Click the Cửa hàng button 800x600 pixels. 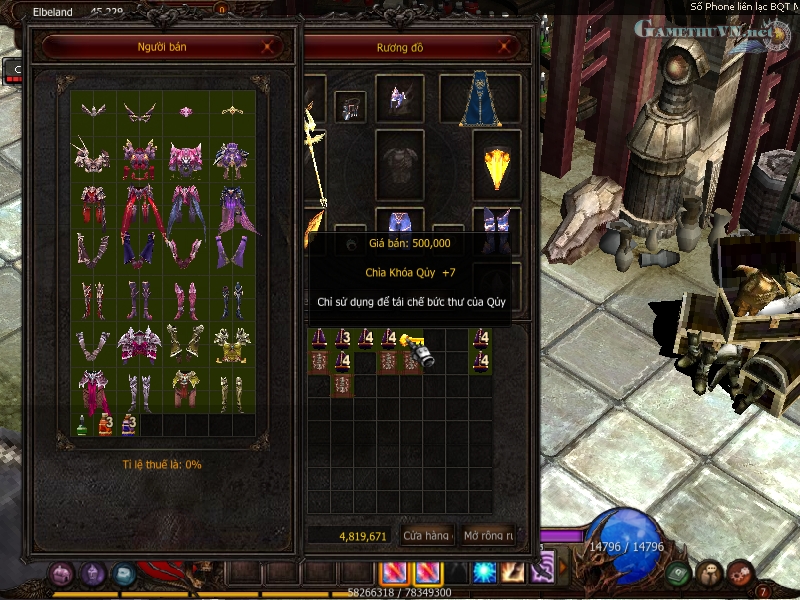[x=426, y=536]
